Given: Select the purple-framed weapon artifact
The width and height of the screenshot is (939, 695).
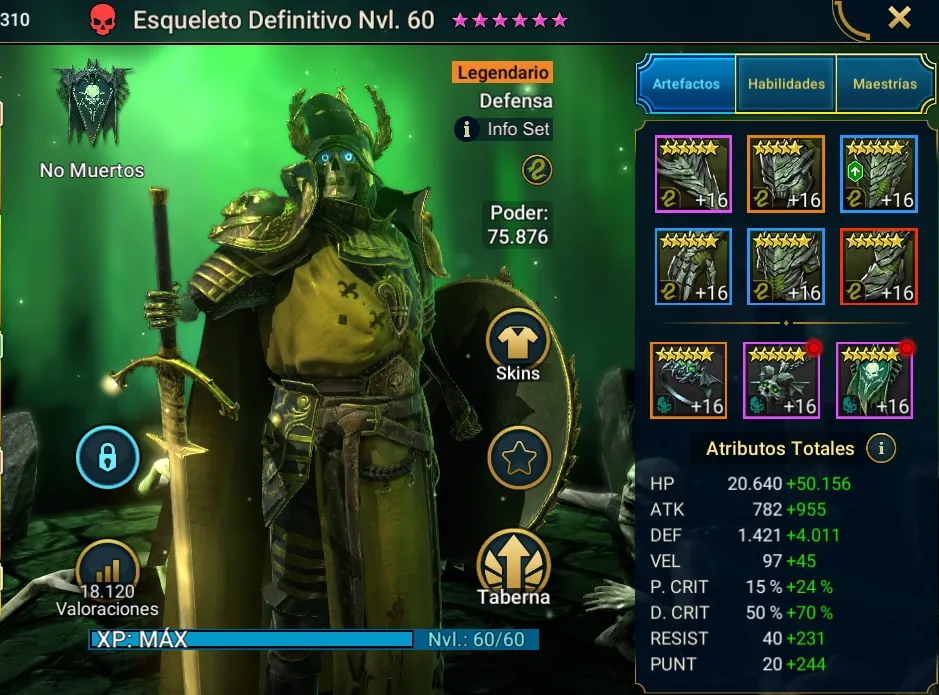Looking at the screenshot, I should 693,174.
